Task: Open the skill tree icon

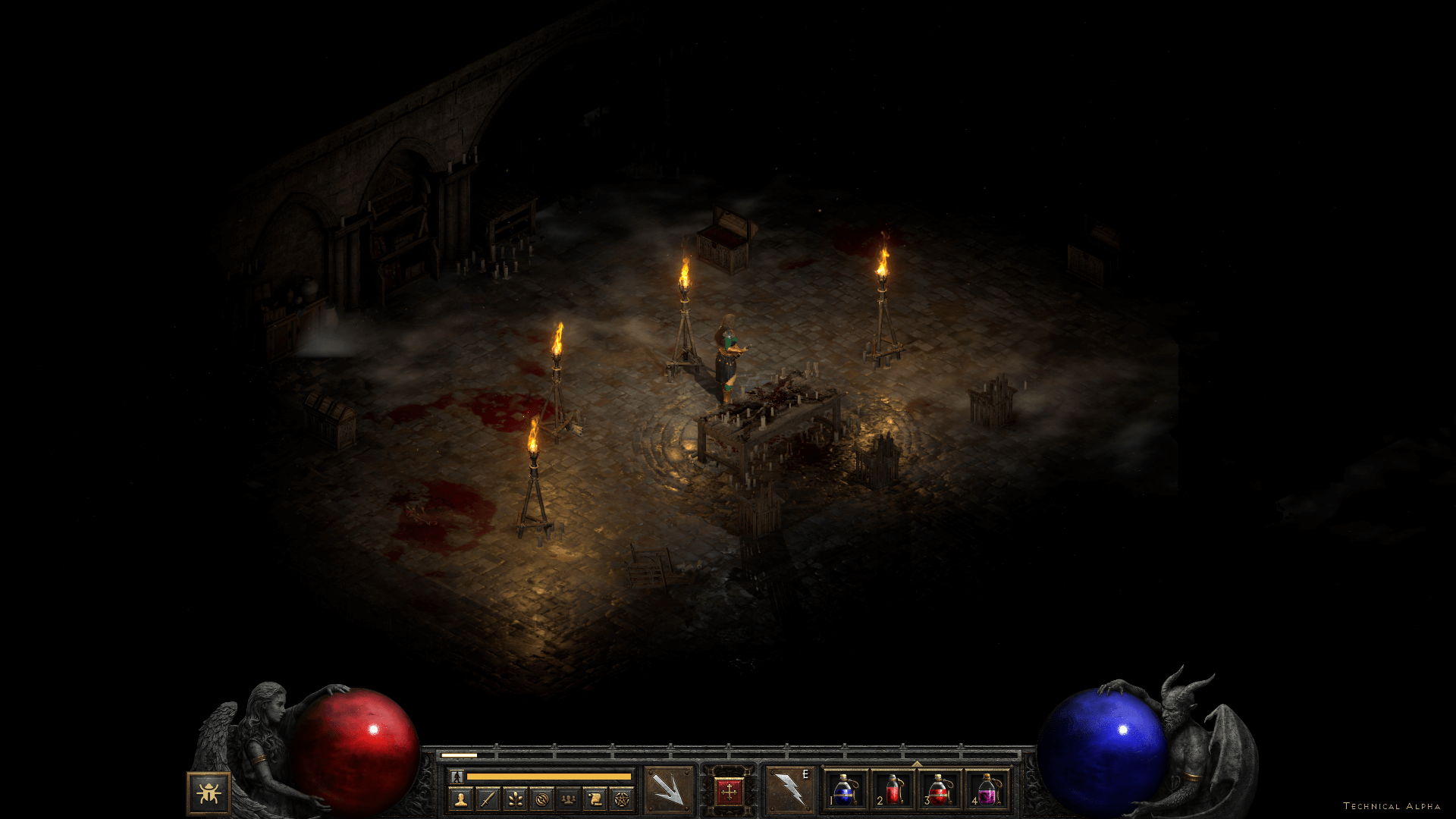Action: tap(515, 799)
